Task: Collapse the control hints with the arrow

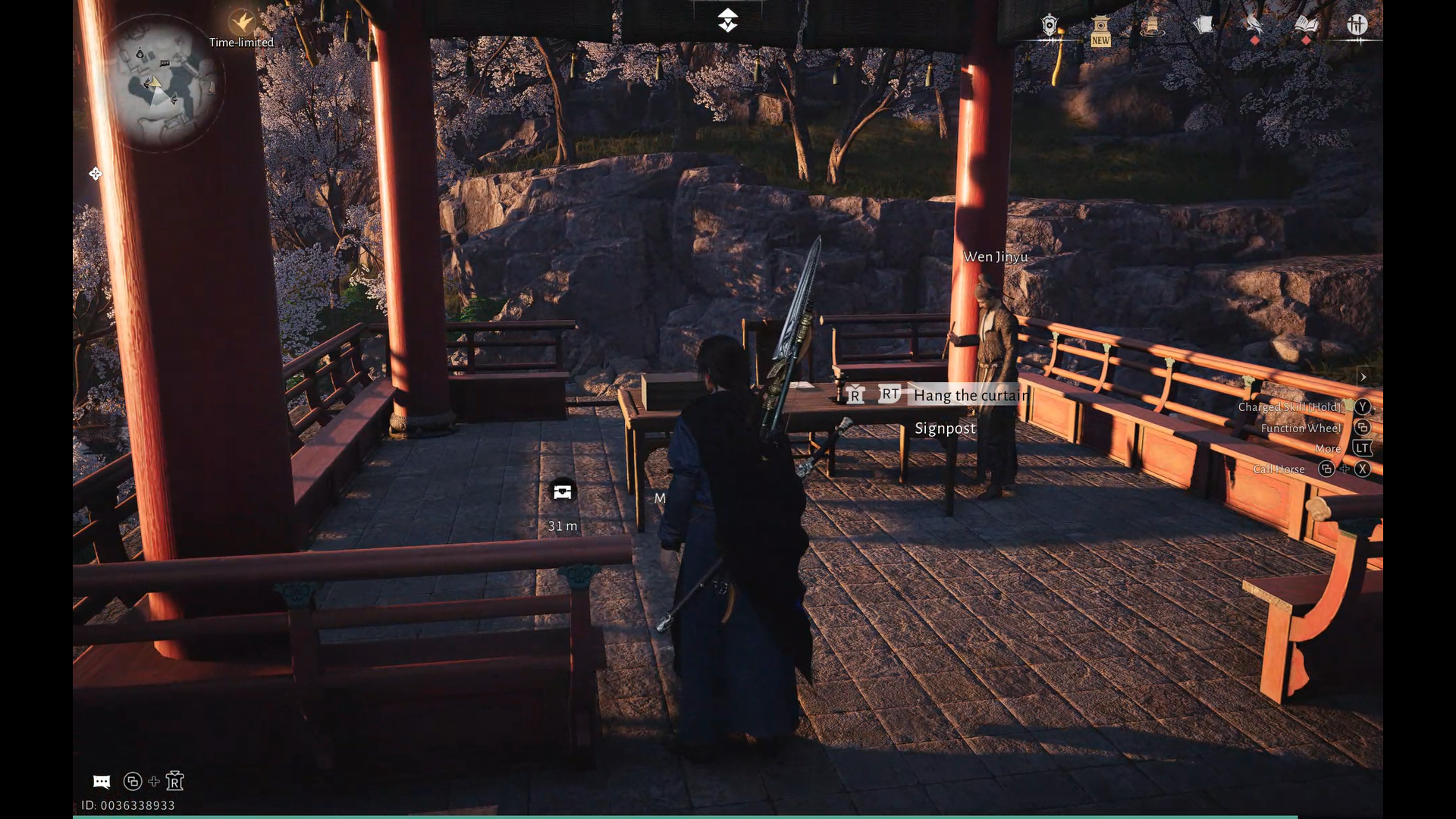Action: [1363, 377]
